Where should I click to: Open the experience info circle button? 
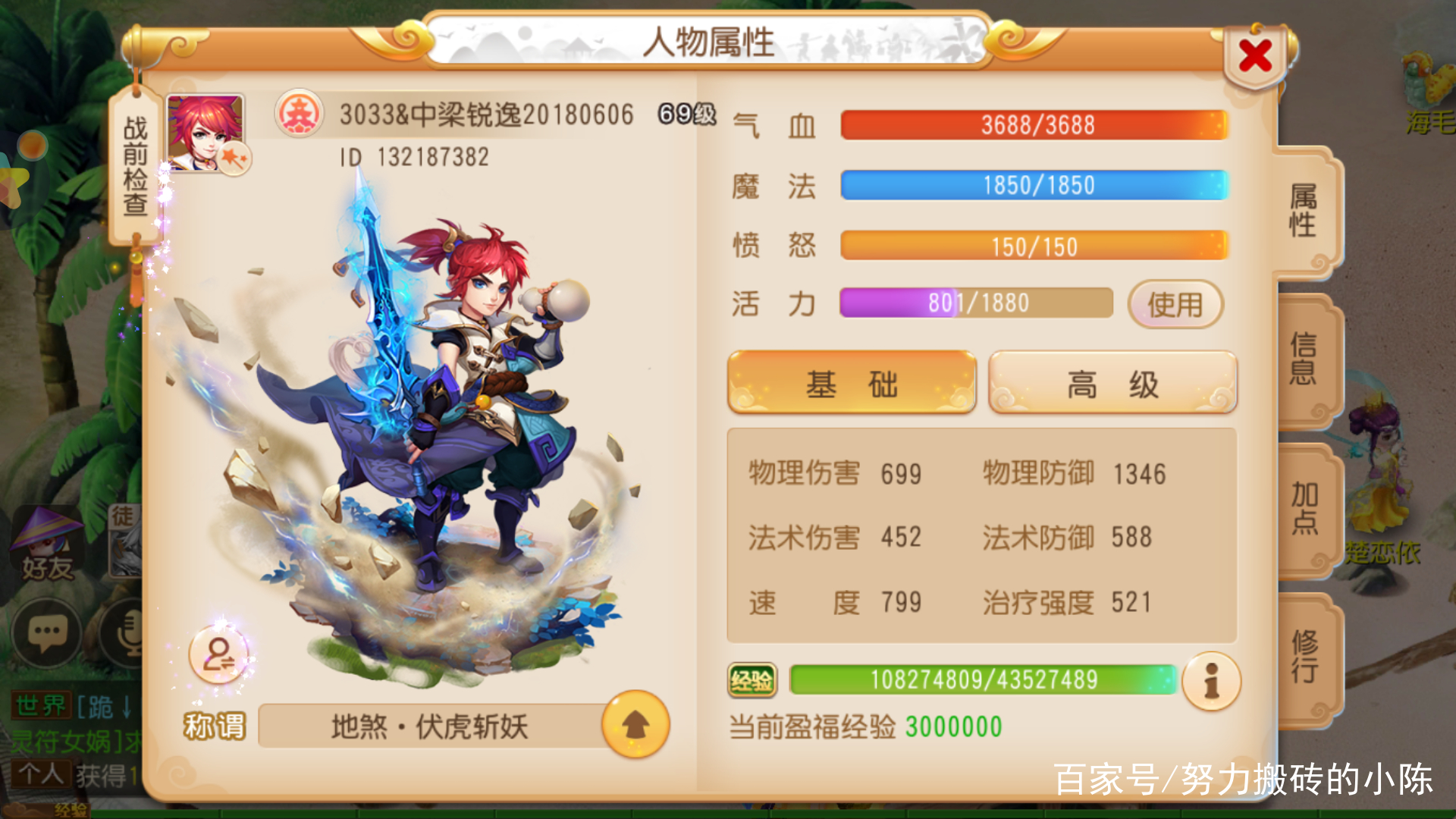[x=1210, y=682]
